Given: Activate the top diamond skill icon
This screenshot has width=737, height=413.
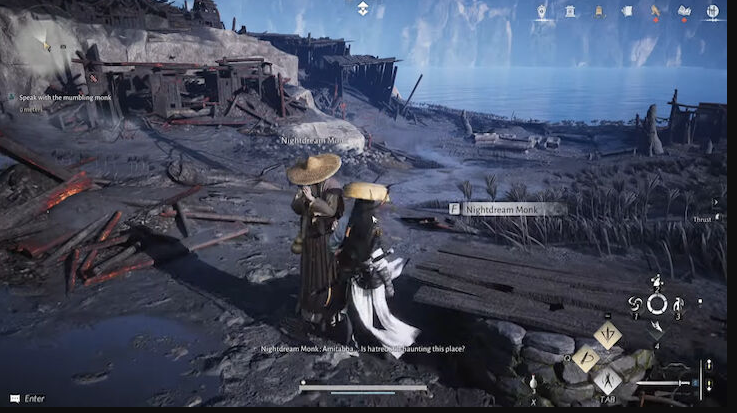Looking at the screenshot, I should [x=607, y=333].
